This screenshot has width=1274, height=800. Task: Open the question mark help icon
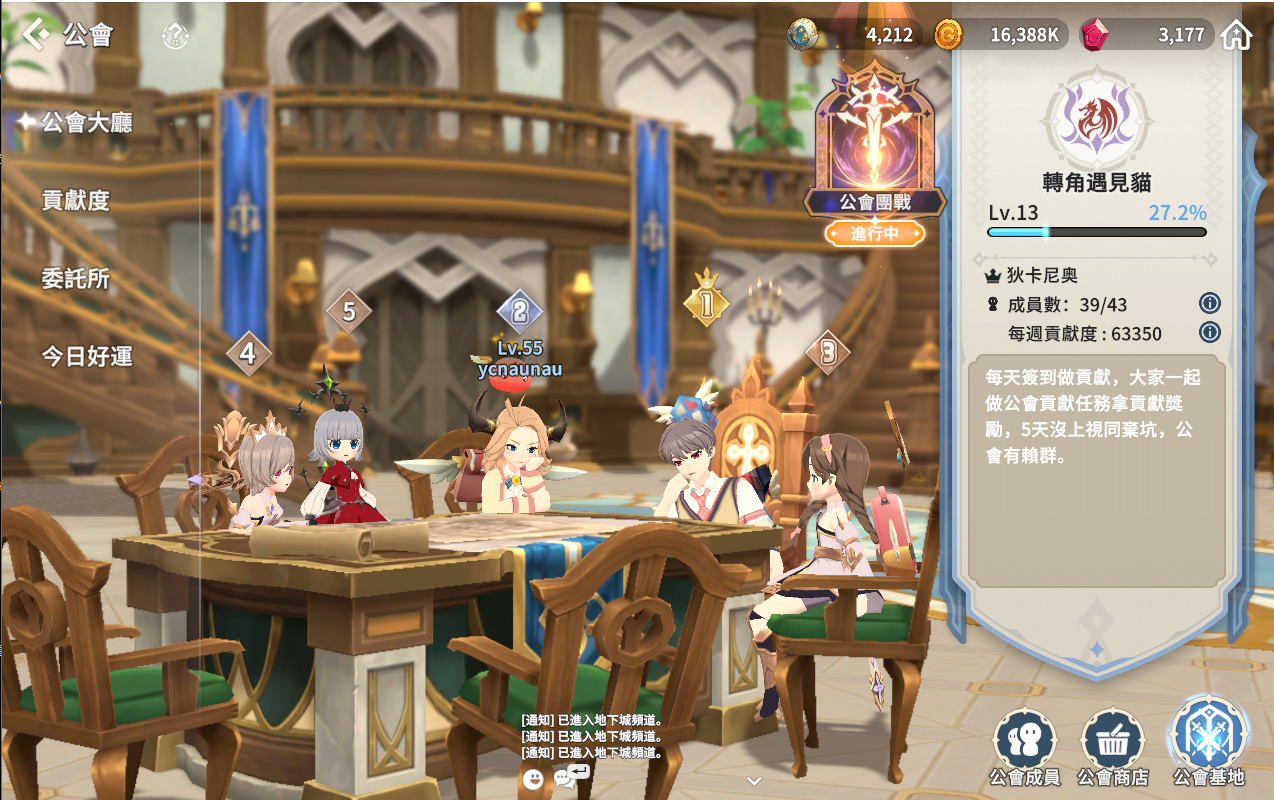175,37
